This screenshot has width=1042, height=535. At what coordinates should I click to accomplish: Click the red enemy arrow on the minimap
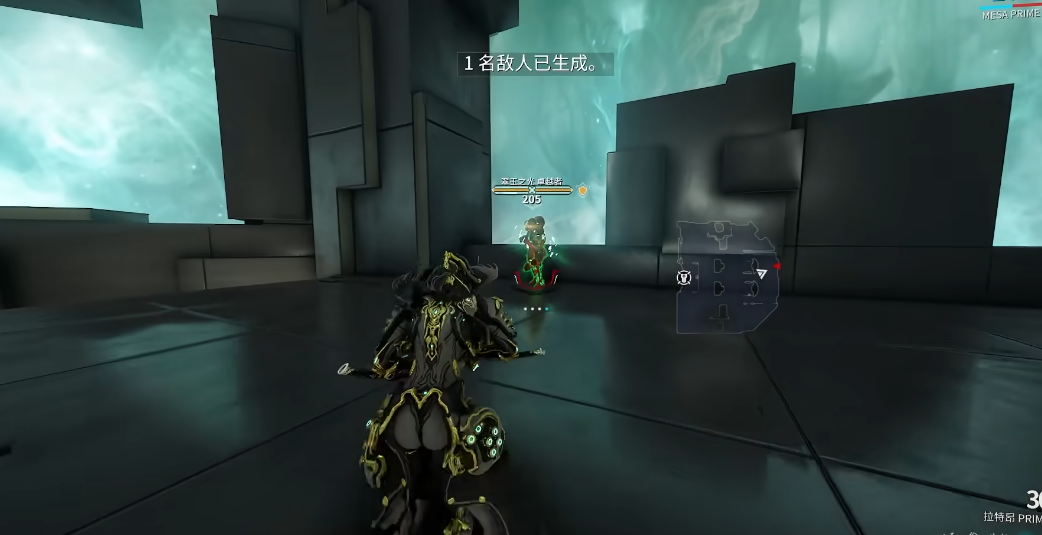tap(776, 266)
